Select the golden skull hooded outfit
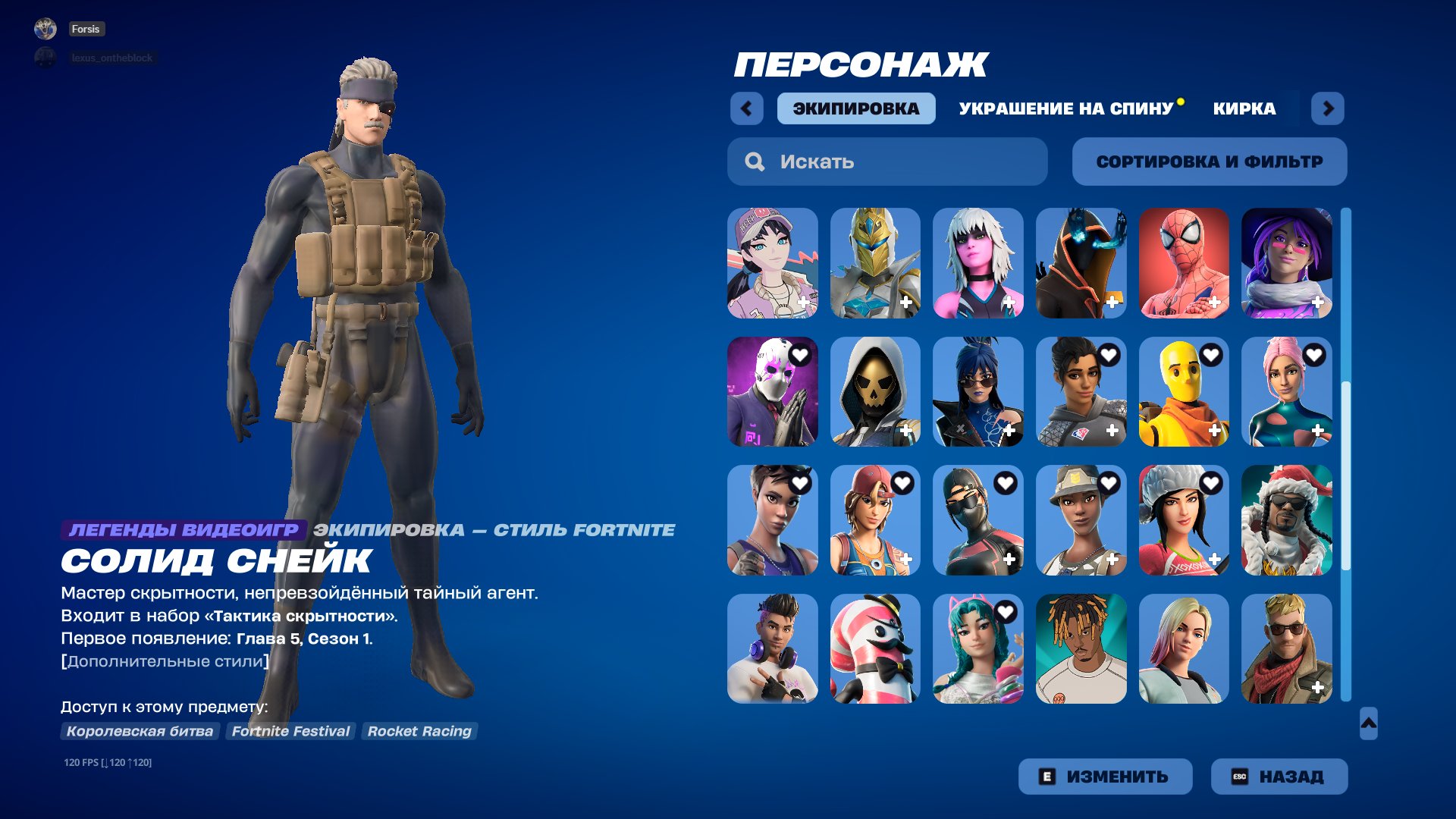This screenshot has height=819, width=1456. pyautogui.click(x=875, y=392)
